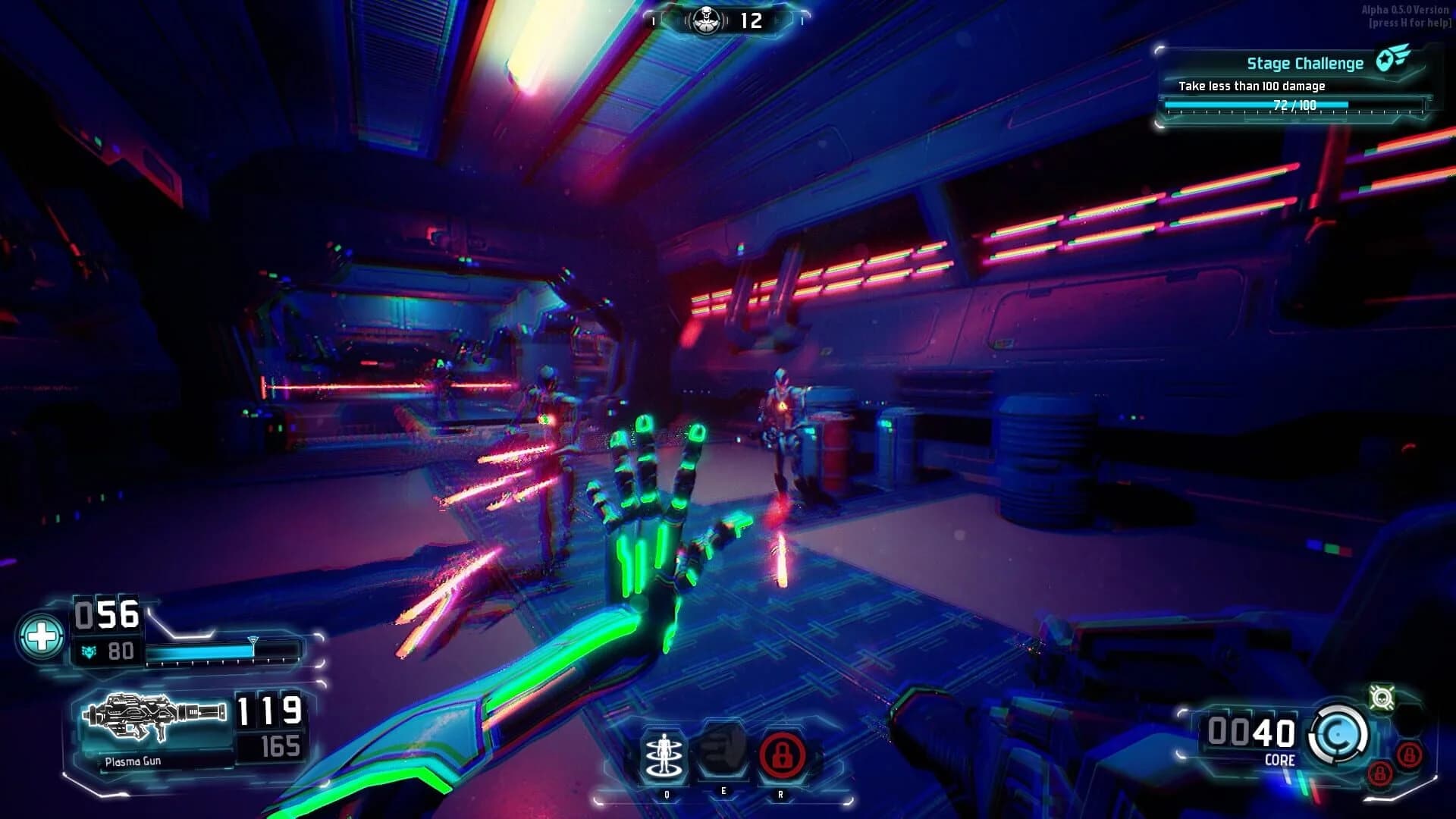
Task: Select the Take less than 100 damage objective
Action: point(1251,87)
